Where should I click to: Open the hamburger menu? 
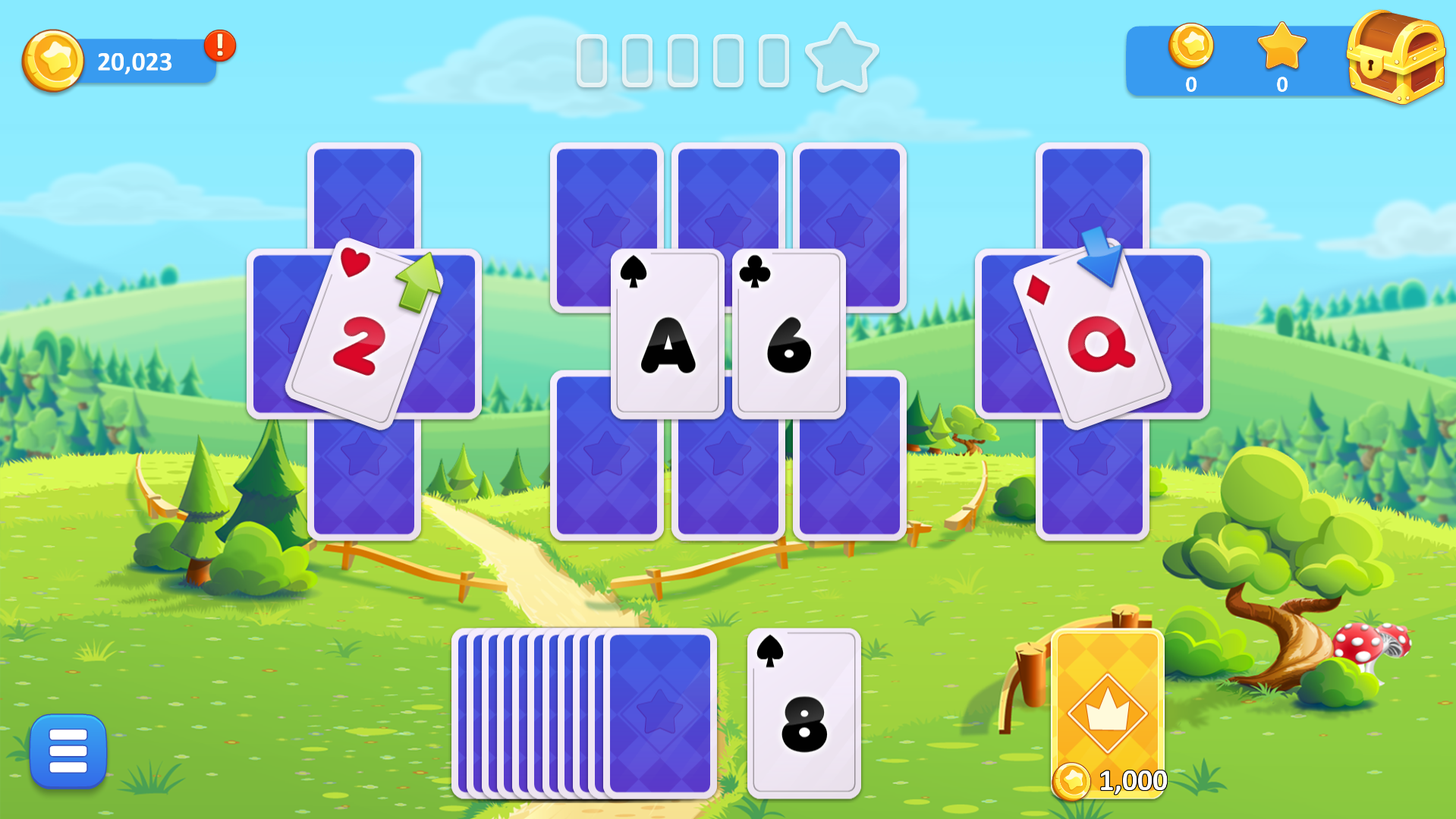[67, 750]
